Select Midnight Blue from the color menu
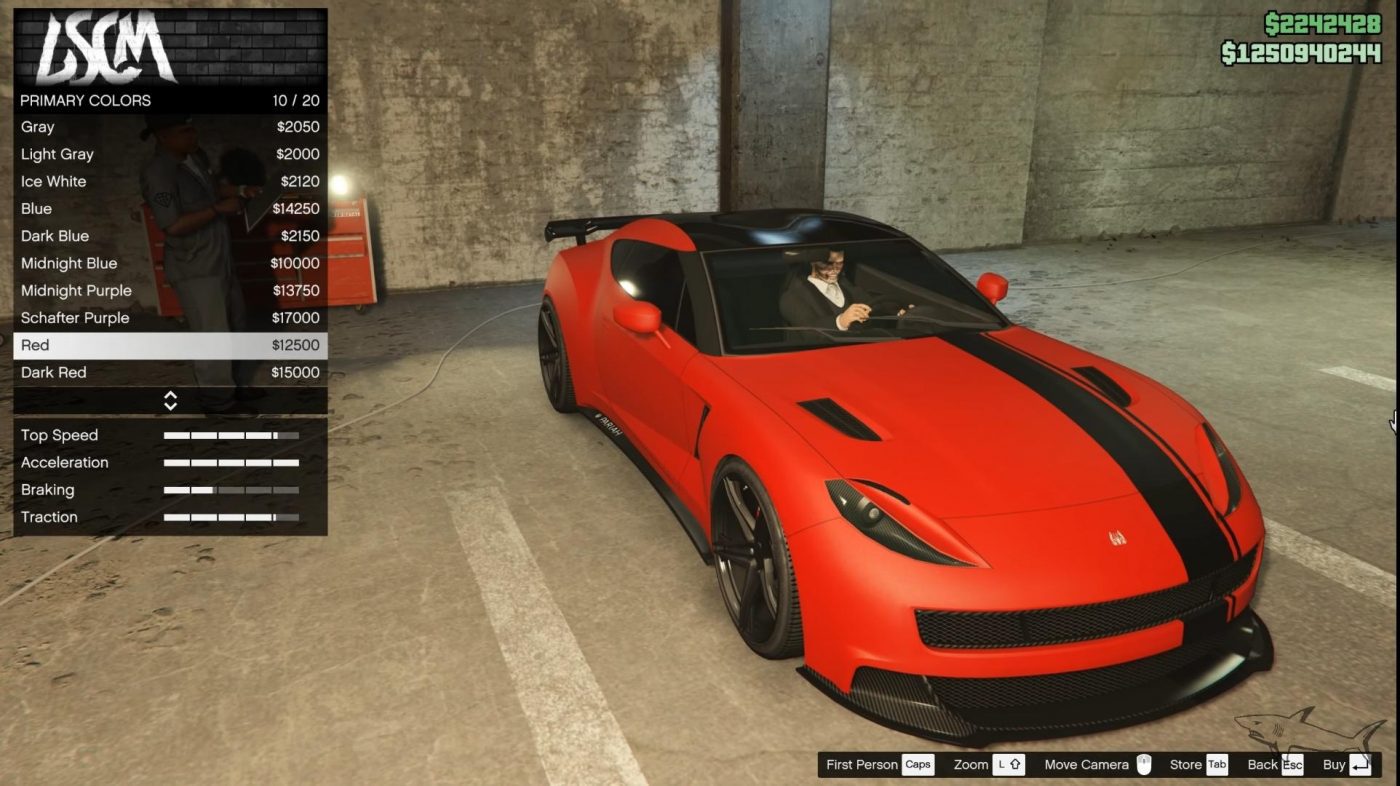This screenshot has height=786, width=1400. pos(170,263)
